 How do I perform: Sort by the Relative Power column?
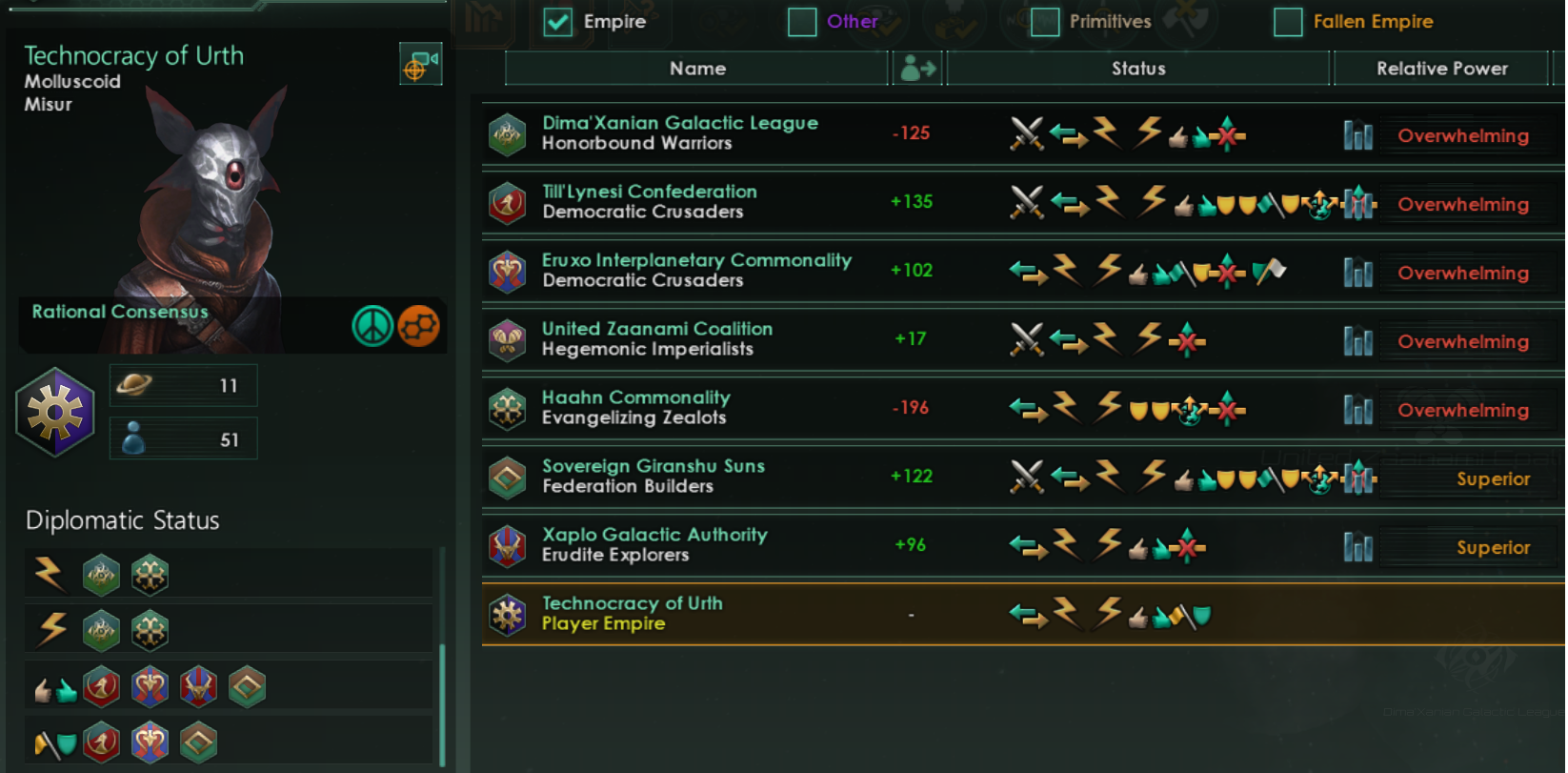[1441, 68]
